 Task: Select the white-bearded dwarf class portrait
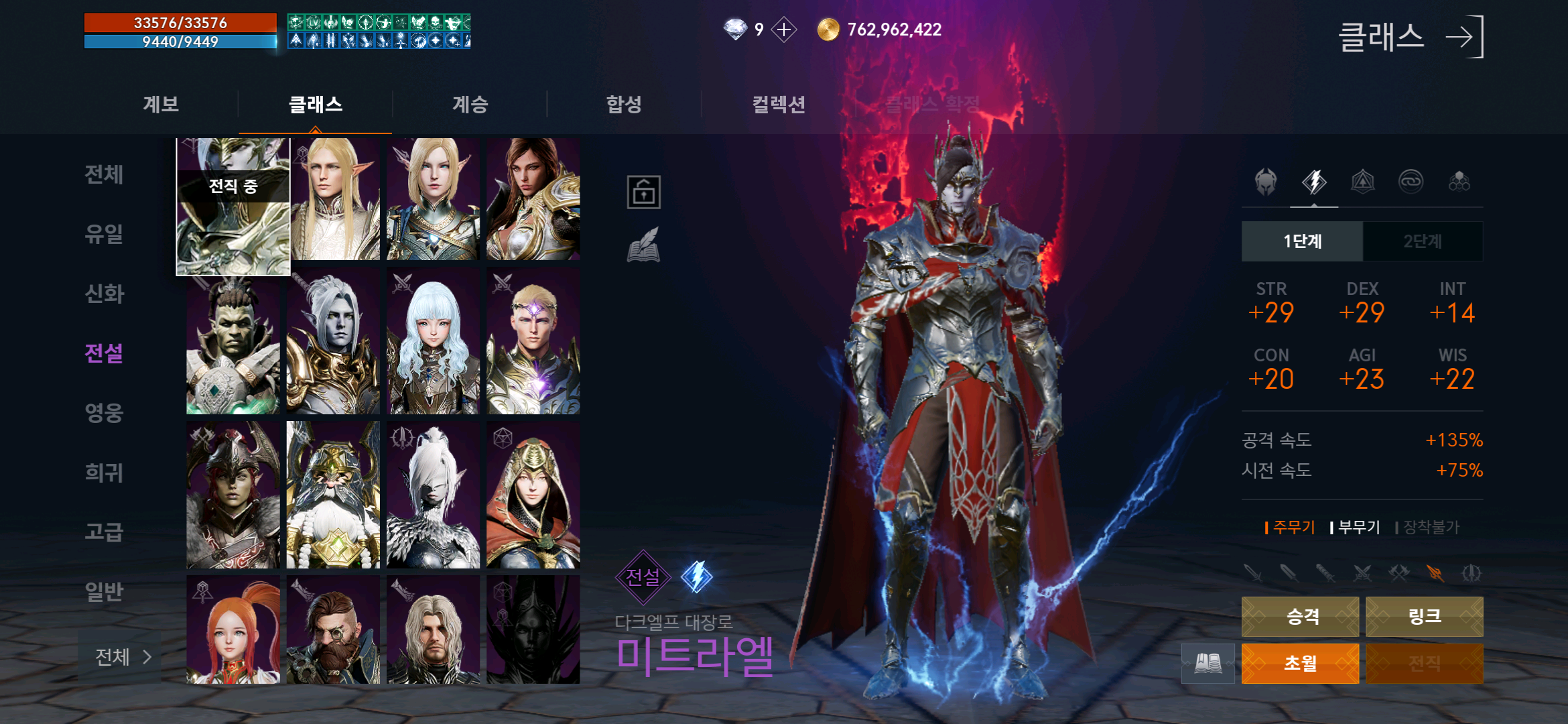333,495
